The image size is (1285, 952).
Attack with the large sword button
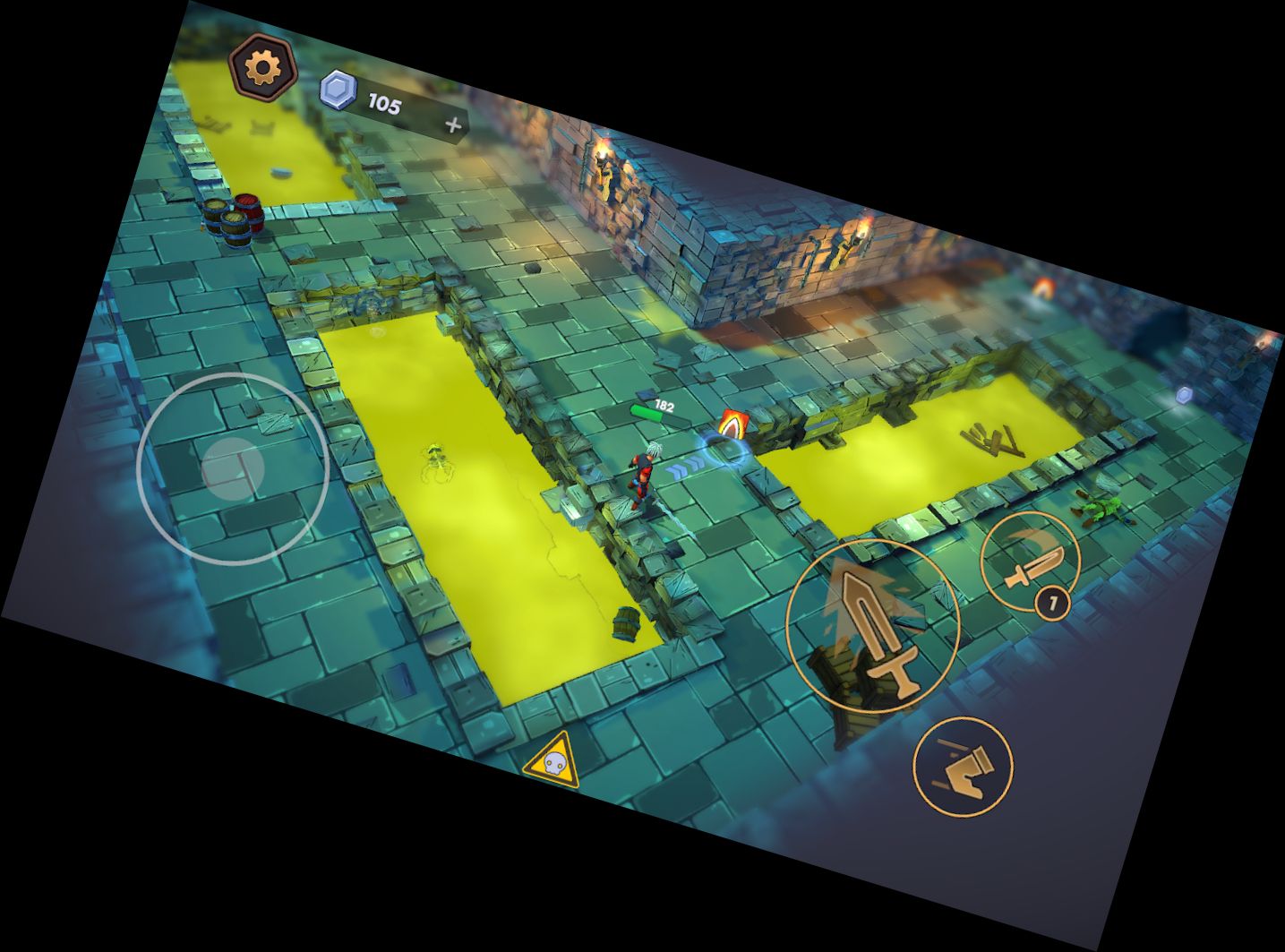[873, 626]
